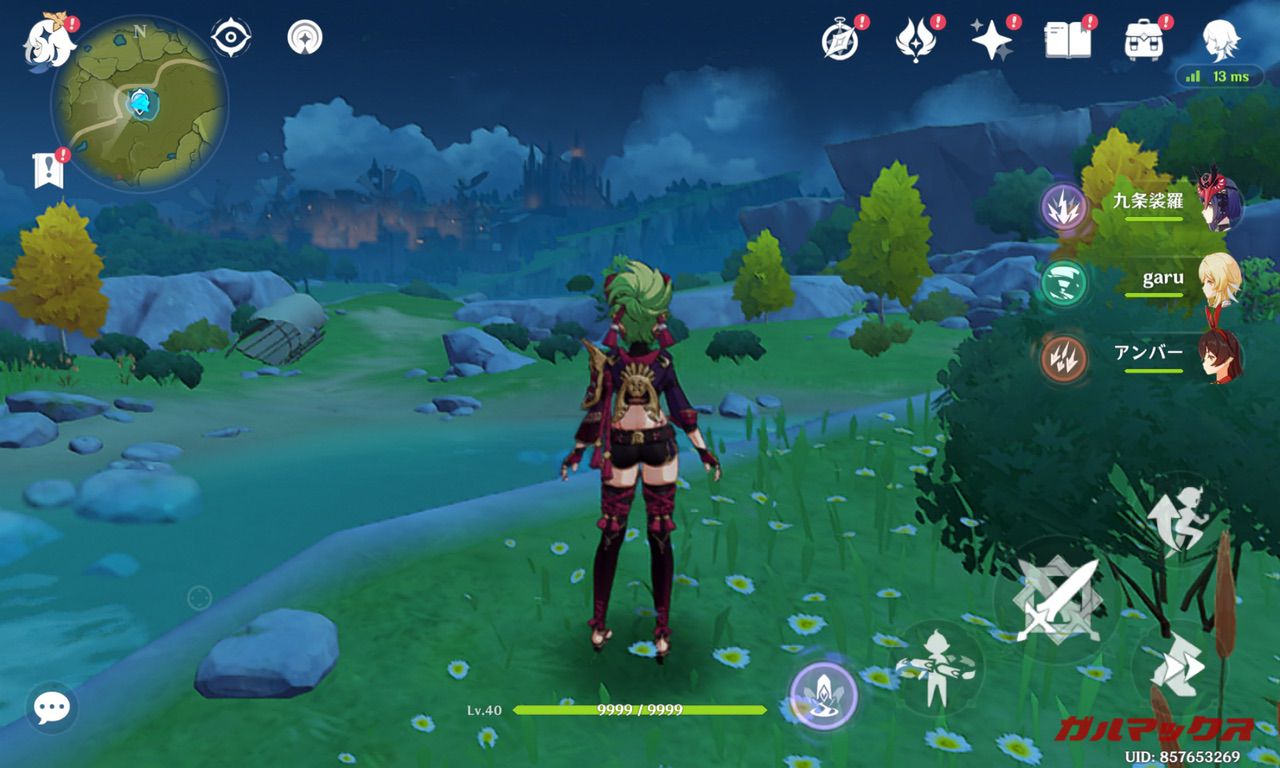Image resolution: width=1280 pixels, height=768 pixels.
Task: Open the quest log bookmark icon
Action: (48, 172)
